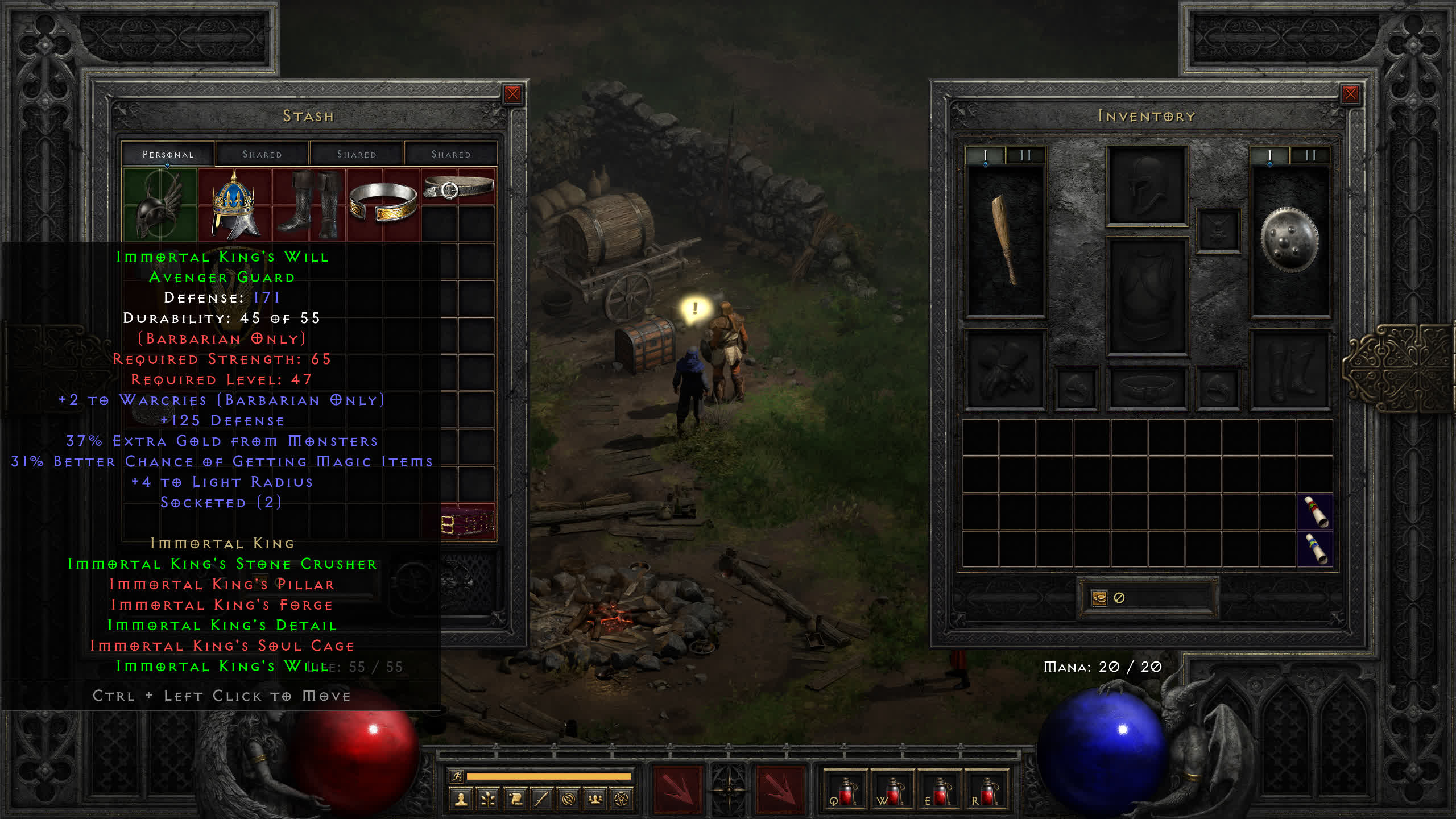
Task: Close the Inventory panel
Action: pyautogui.click(x=1350, y=94)
